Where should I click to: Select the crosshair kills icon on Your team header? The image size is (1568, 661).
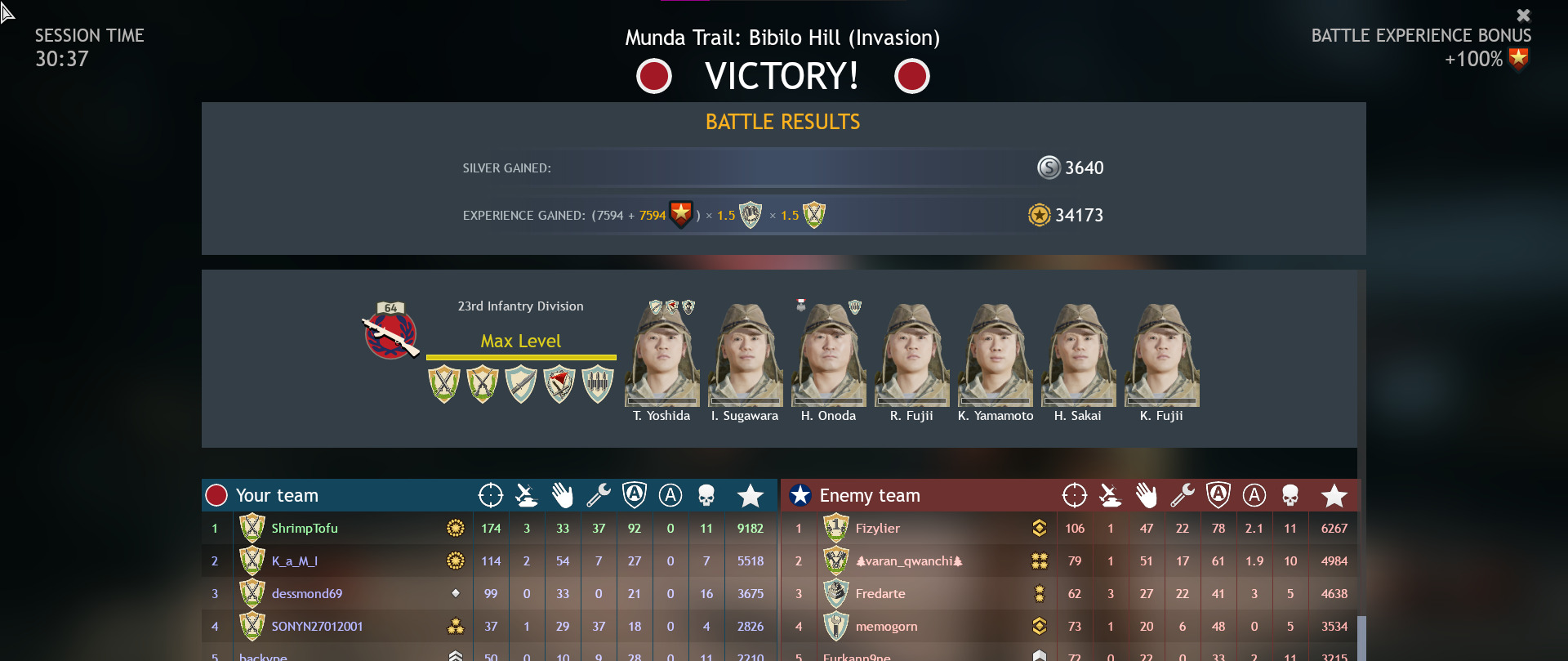[490, 494]
